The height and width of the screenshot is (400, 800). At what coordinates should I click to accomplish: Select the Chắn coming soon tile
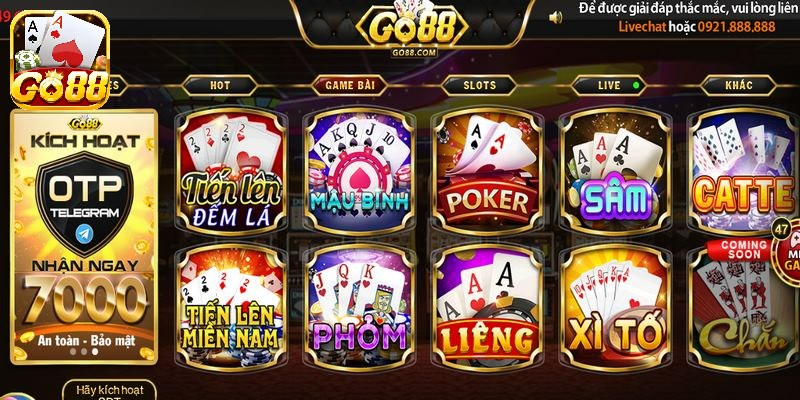click(740, 310)
